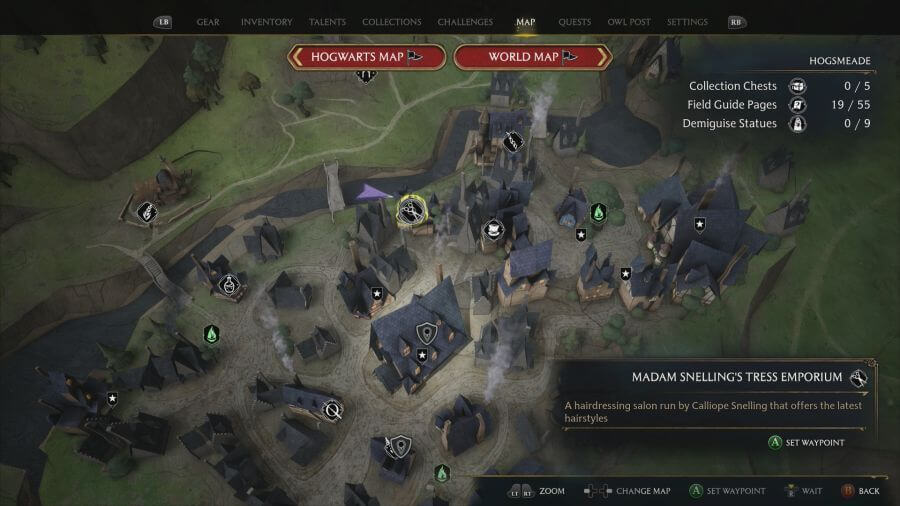The height and width of the screenshot is (506, 900).
Task: Select the highlighted scissors salon marker
Action: pyautogui.click(x=411, y=210)
